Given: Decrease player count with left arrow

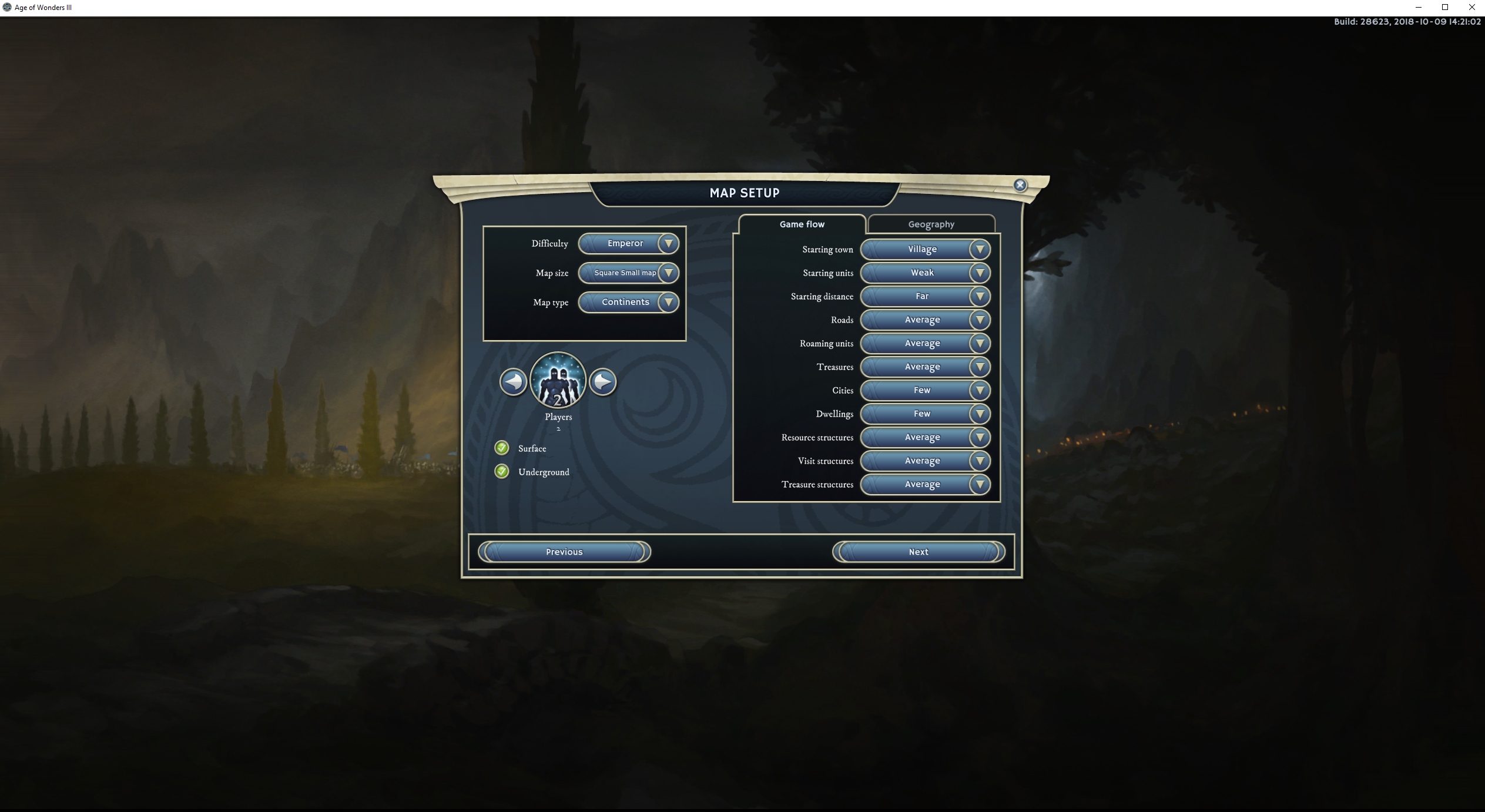Looking at the screenshot, I should pyautogui.click(x=513, y=382).
